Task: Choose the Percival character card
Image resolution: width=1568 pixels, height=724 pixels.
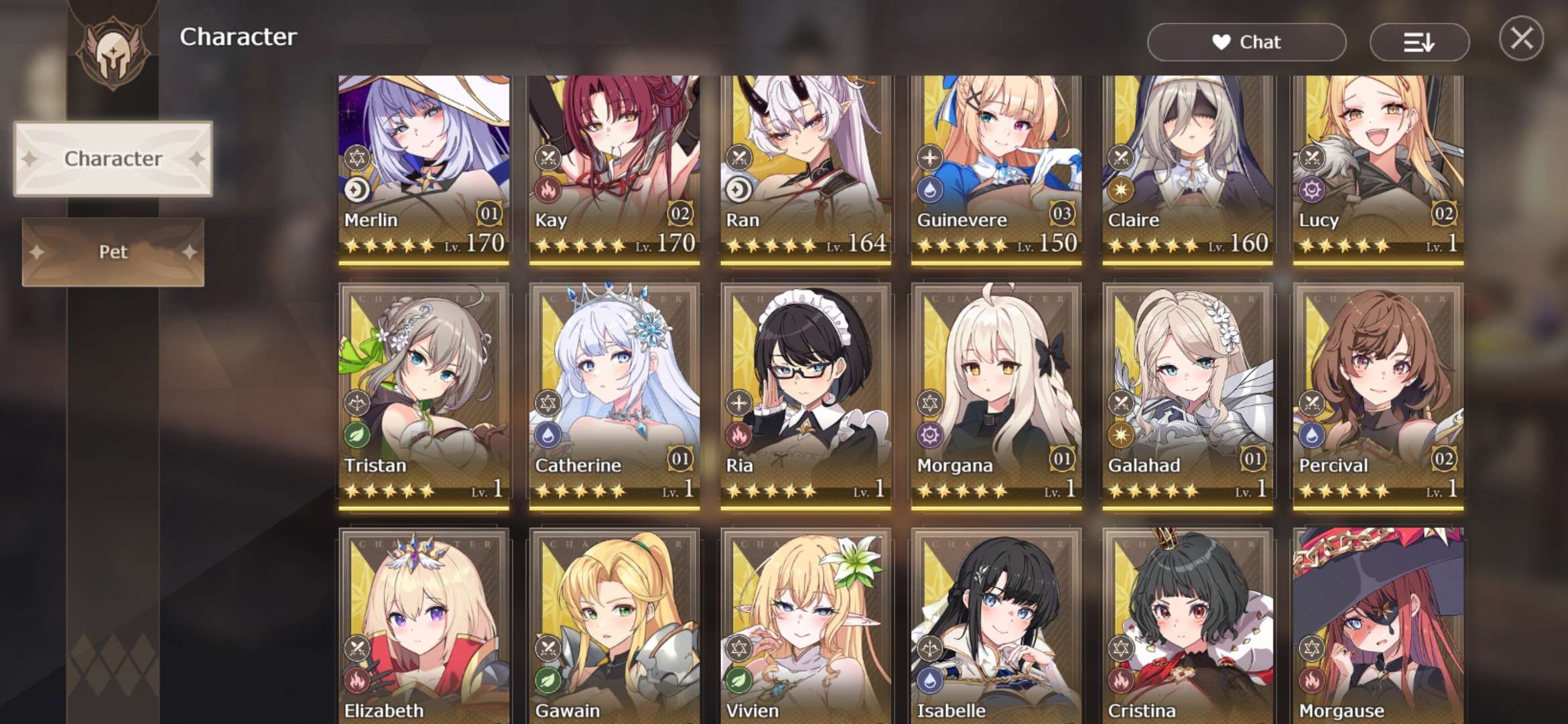Action: coord(1378,396)
